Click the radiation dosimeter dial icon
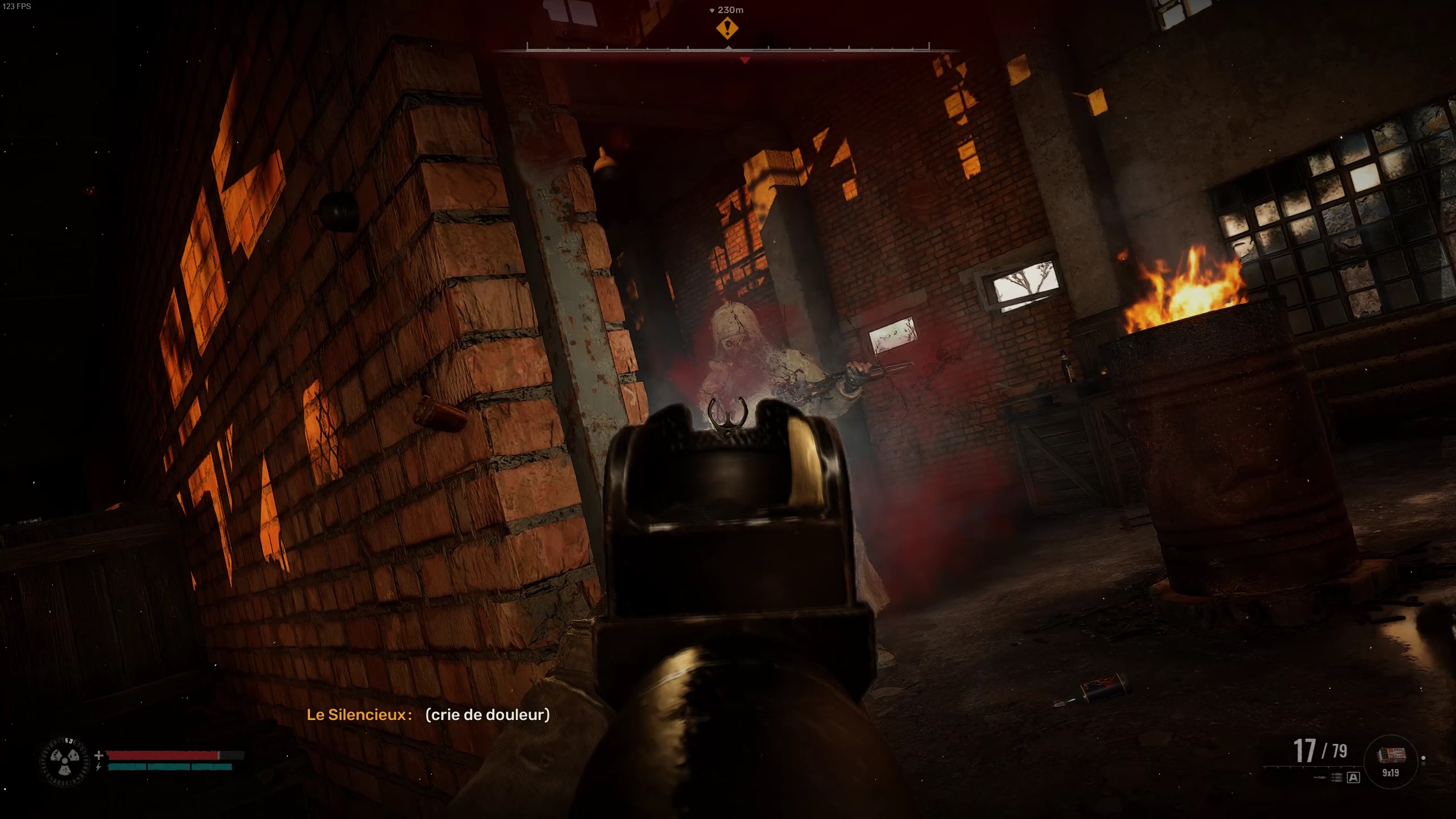This screenshot has width=1456, height=819. click(x=64, y=760)
